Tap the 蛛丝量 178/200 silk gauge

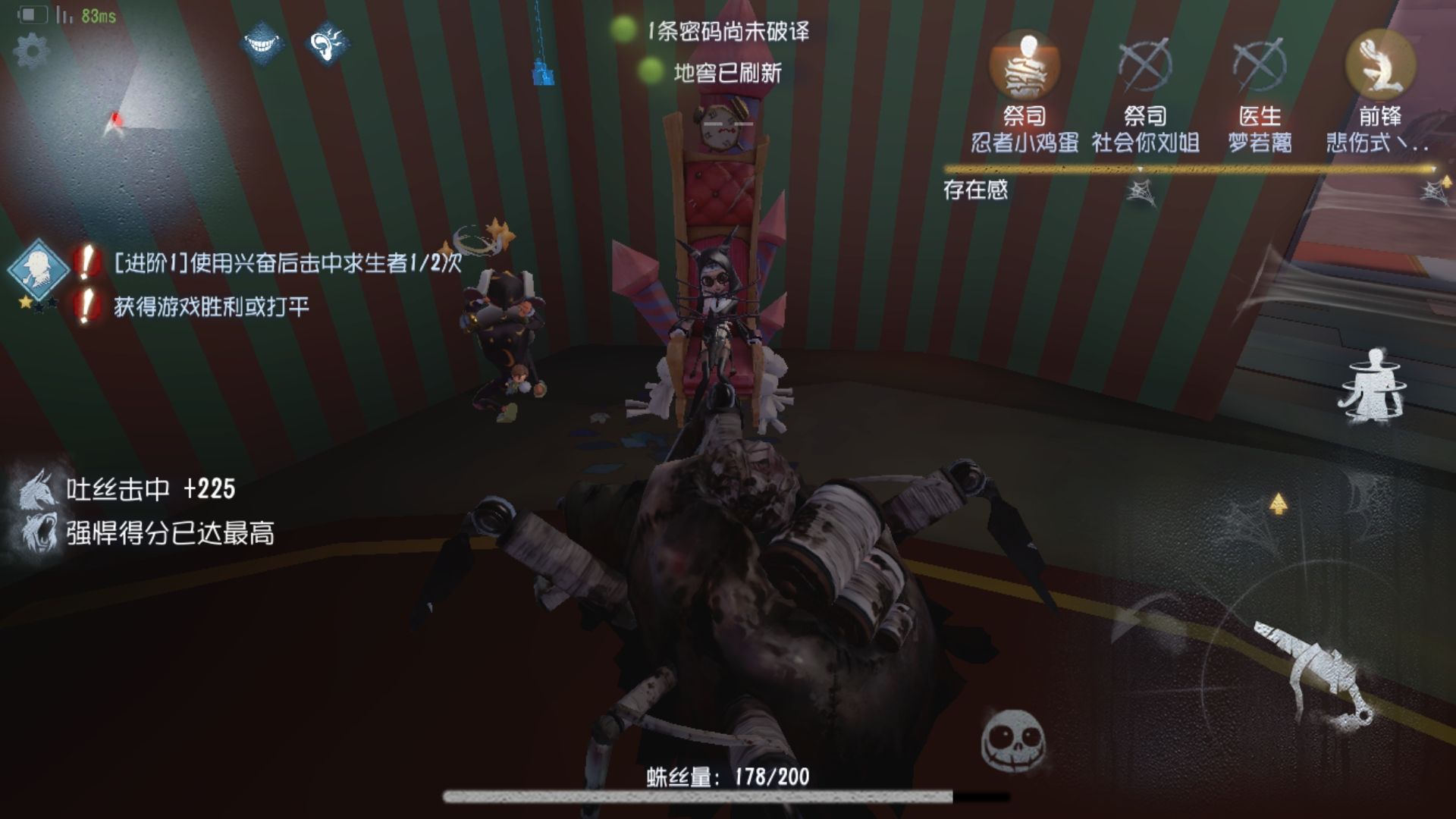[728, 777]
